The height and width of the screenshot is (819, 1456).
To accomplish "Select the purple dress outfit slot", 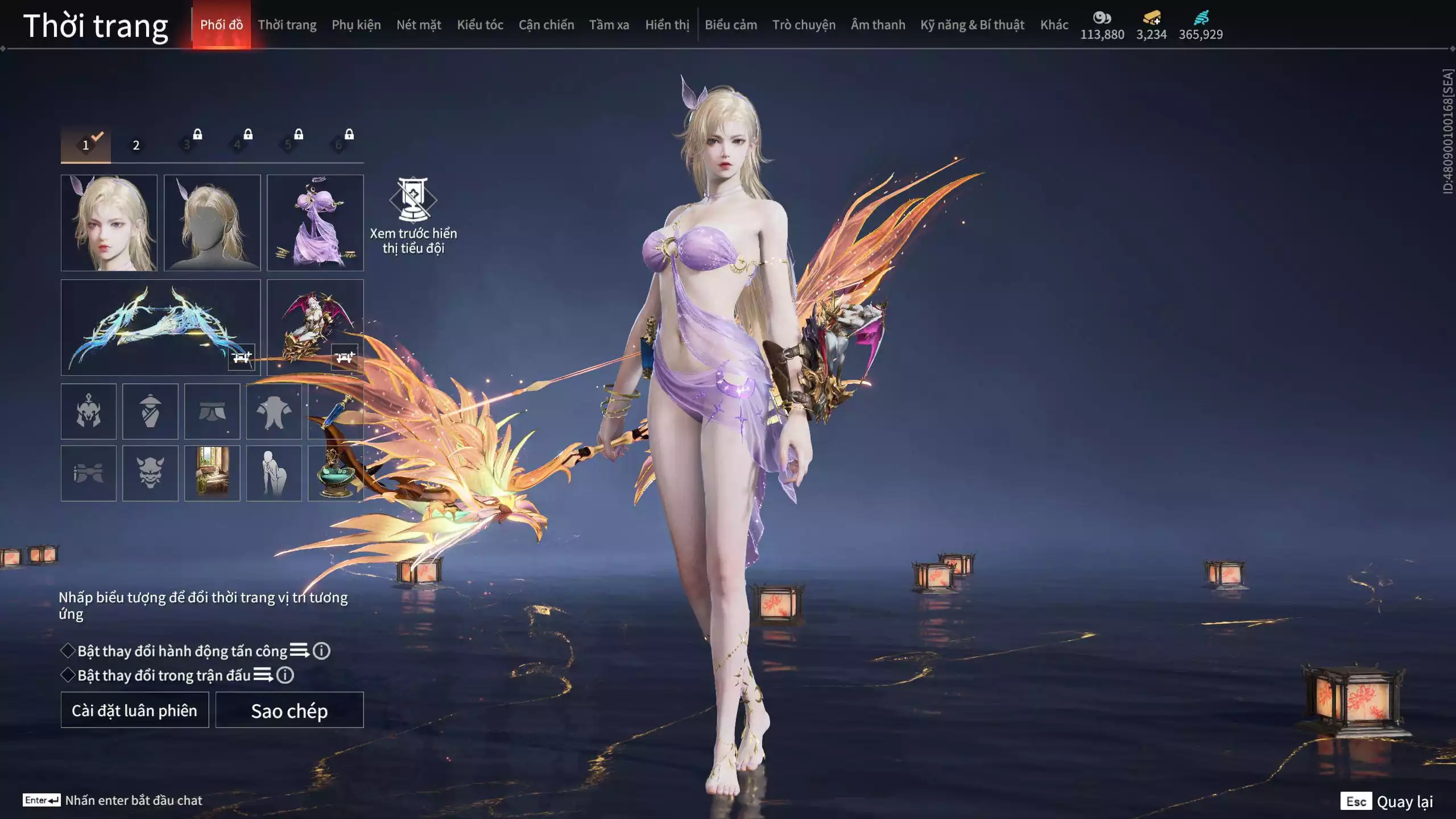I will click(x=315, y=222).
